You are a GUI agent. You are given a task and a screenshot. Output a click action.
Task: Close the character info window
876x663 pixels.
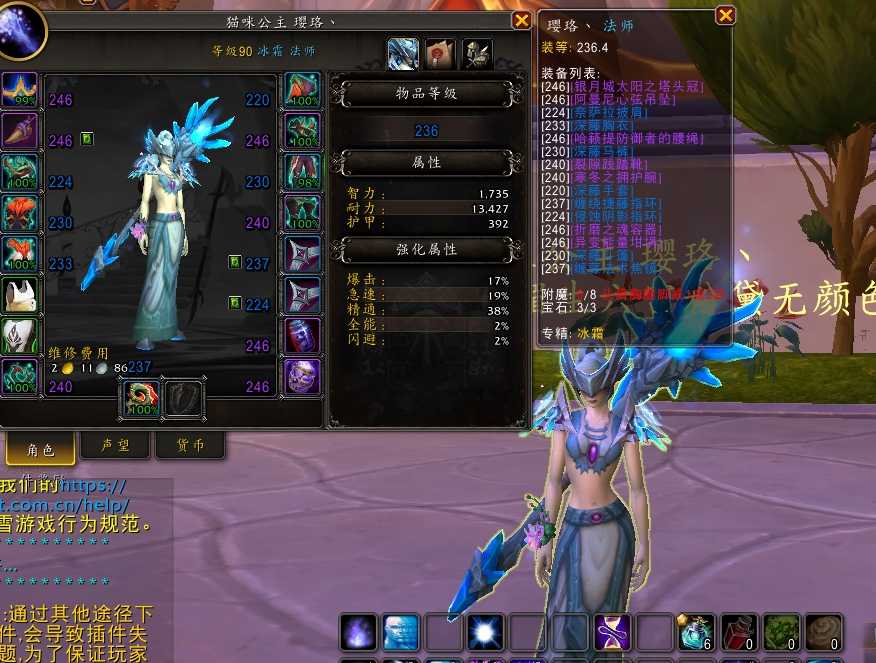pos(521,20)
